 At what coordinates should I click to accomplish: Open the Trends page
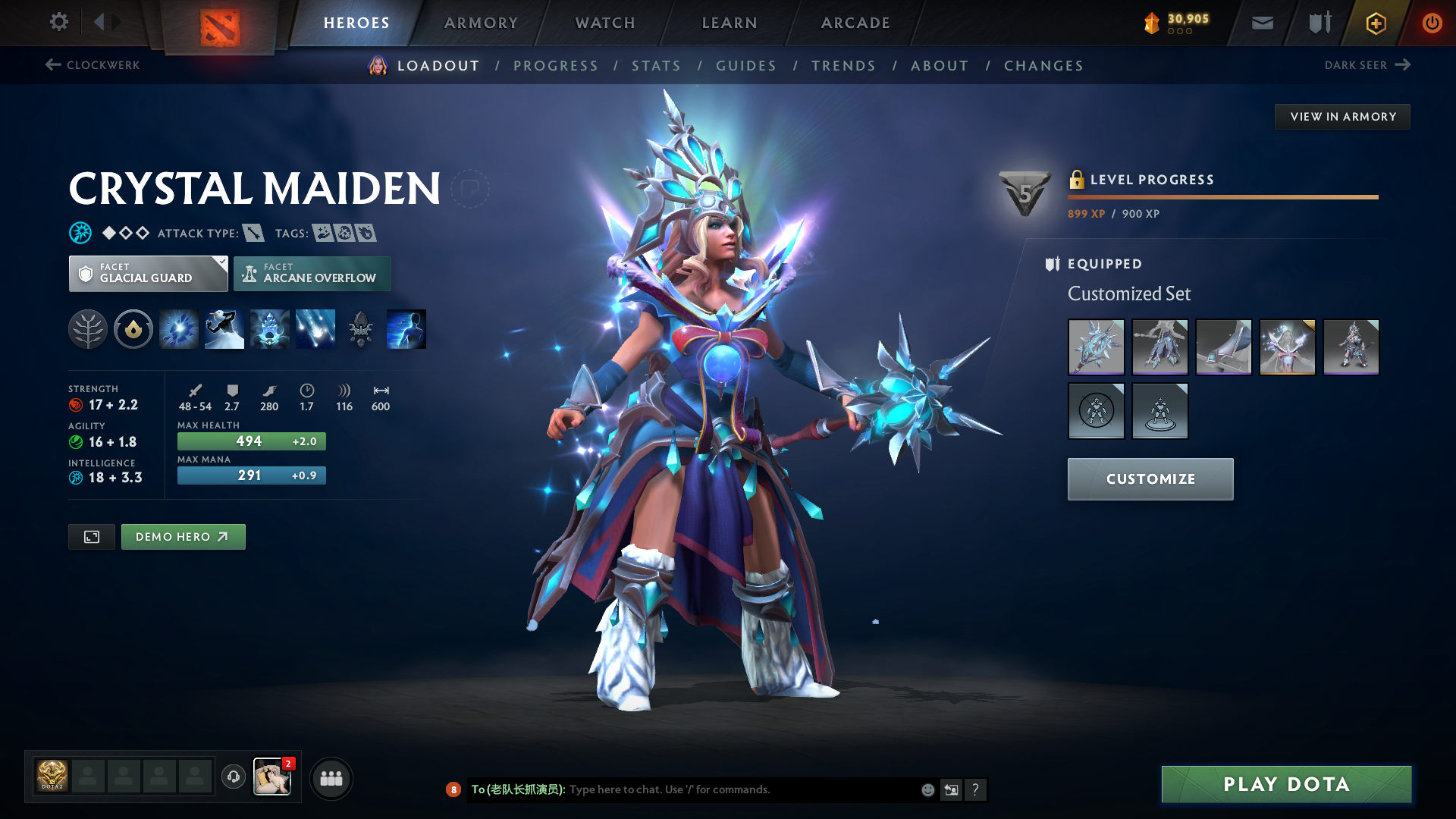[x=843, y=66]
